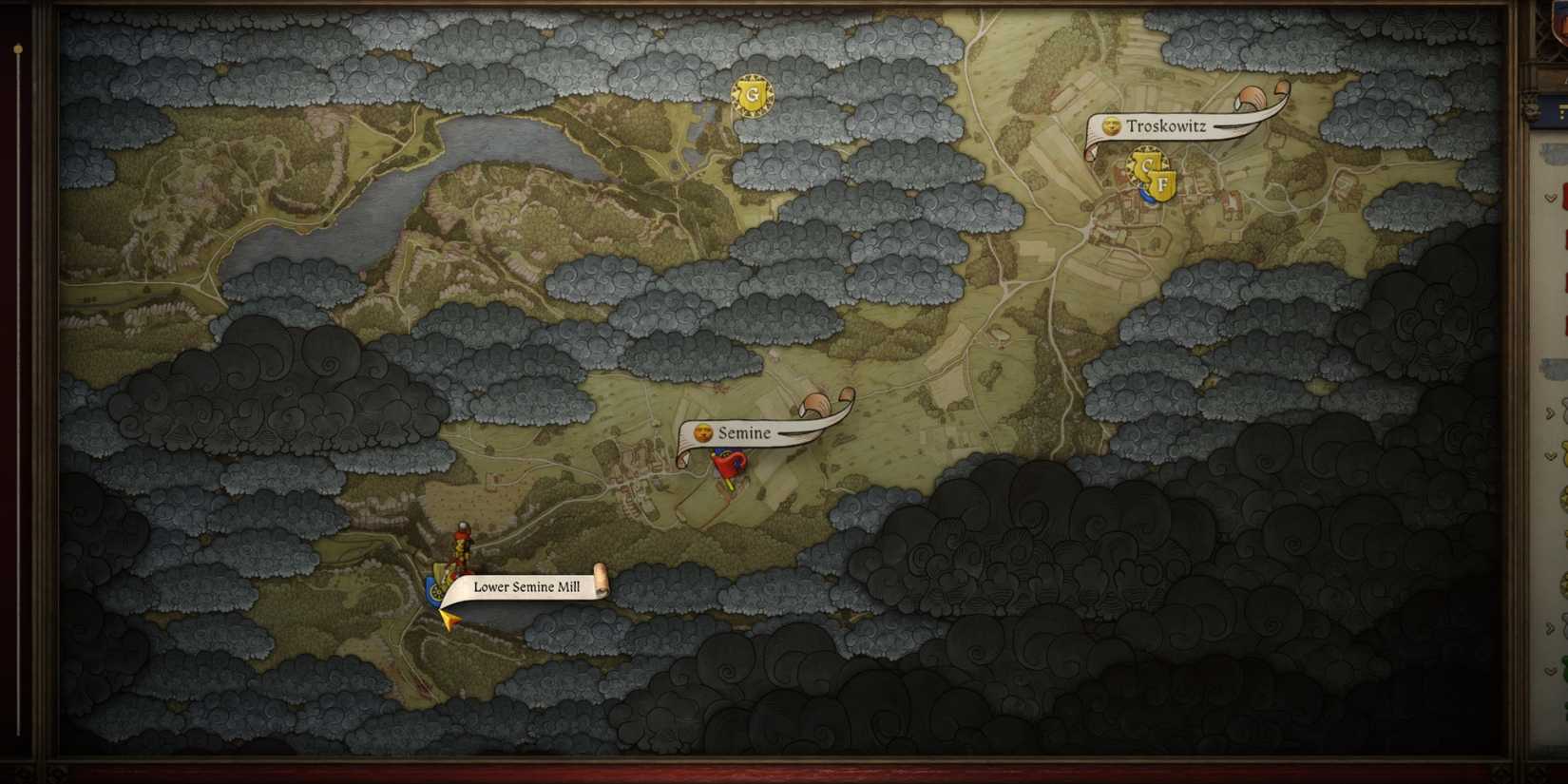Select the Semine banner label

click(744, 432)
